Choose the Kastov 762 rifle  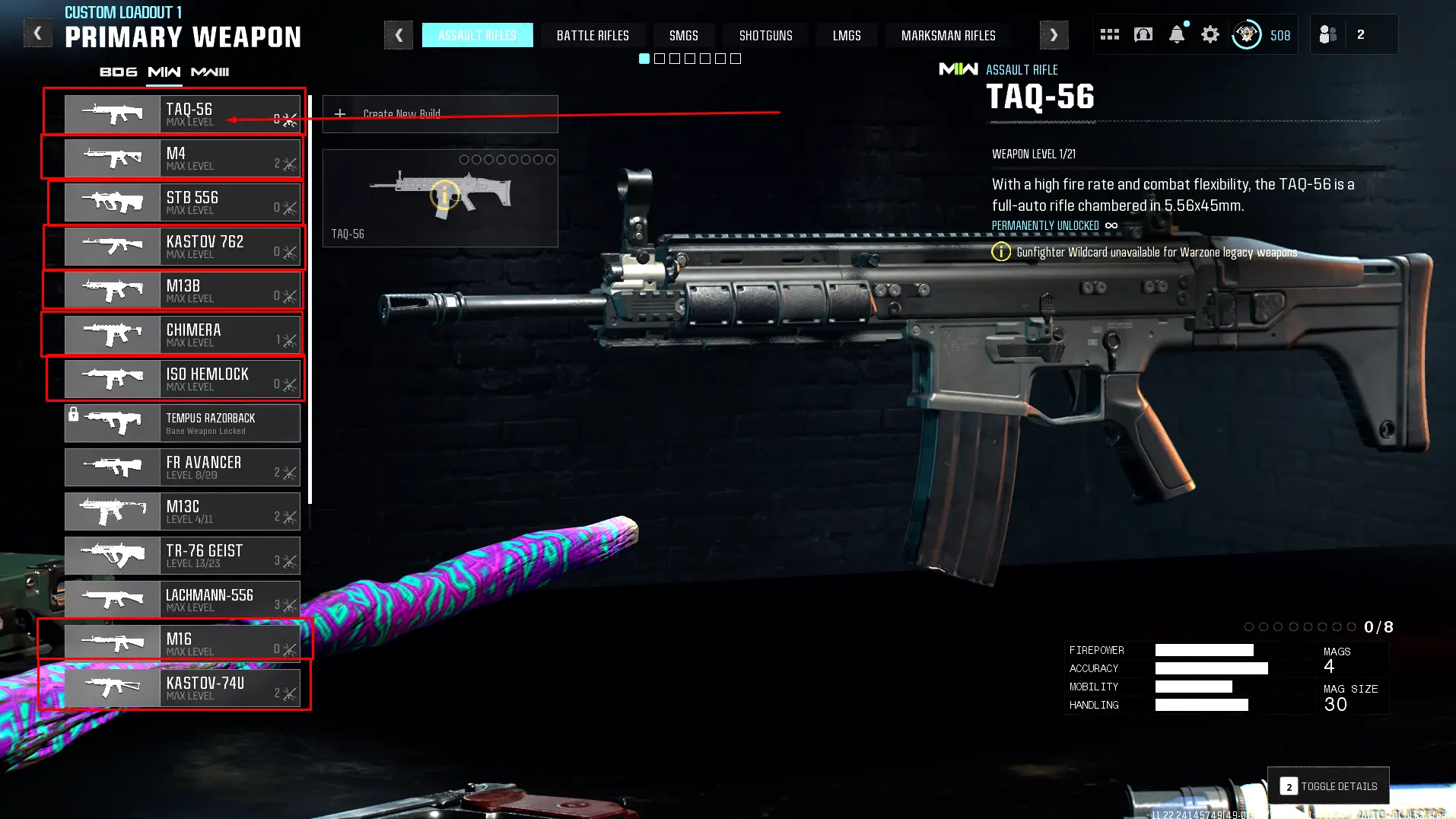[x=183, y=247]
